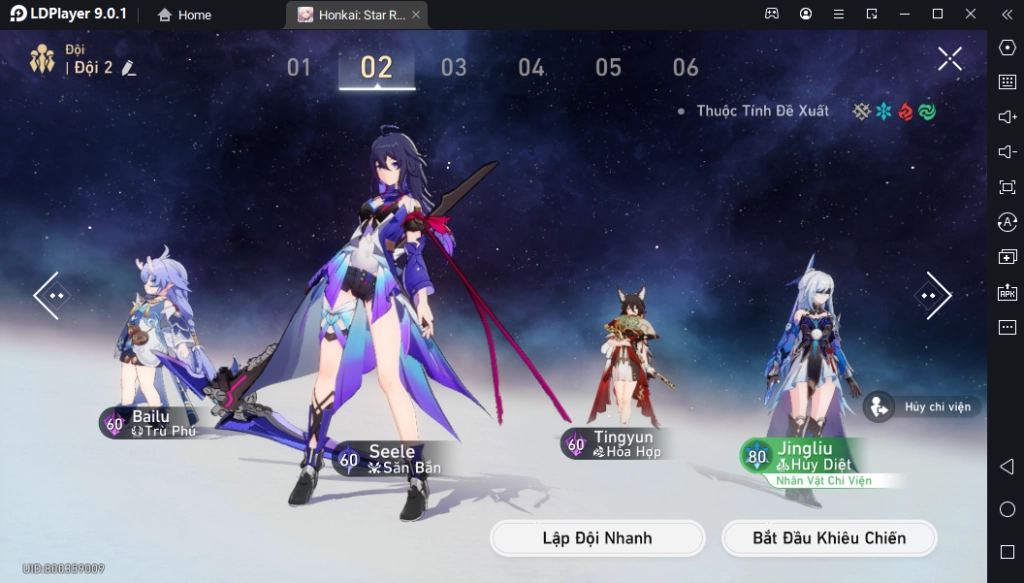
Task: Select team tab 03
Action: click(454, 68)
